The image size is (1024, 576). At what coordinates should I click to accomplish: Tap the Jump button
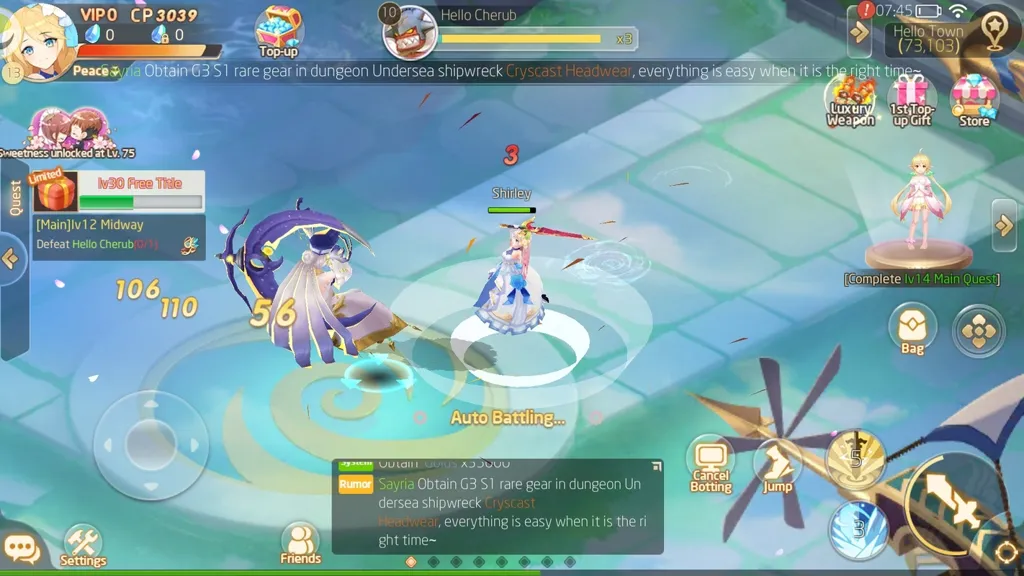[777, 466]
